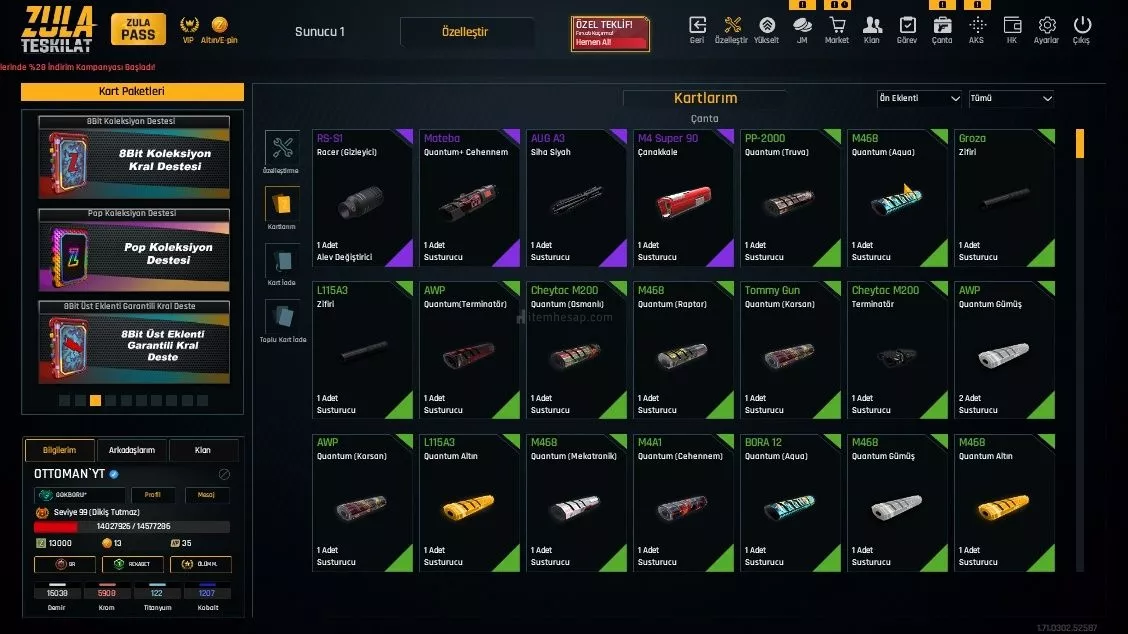Open the Tümü filter dropdown
The image size is (1128, 634).
(x=1011, y=98)
